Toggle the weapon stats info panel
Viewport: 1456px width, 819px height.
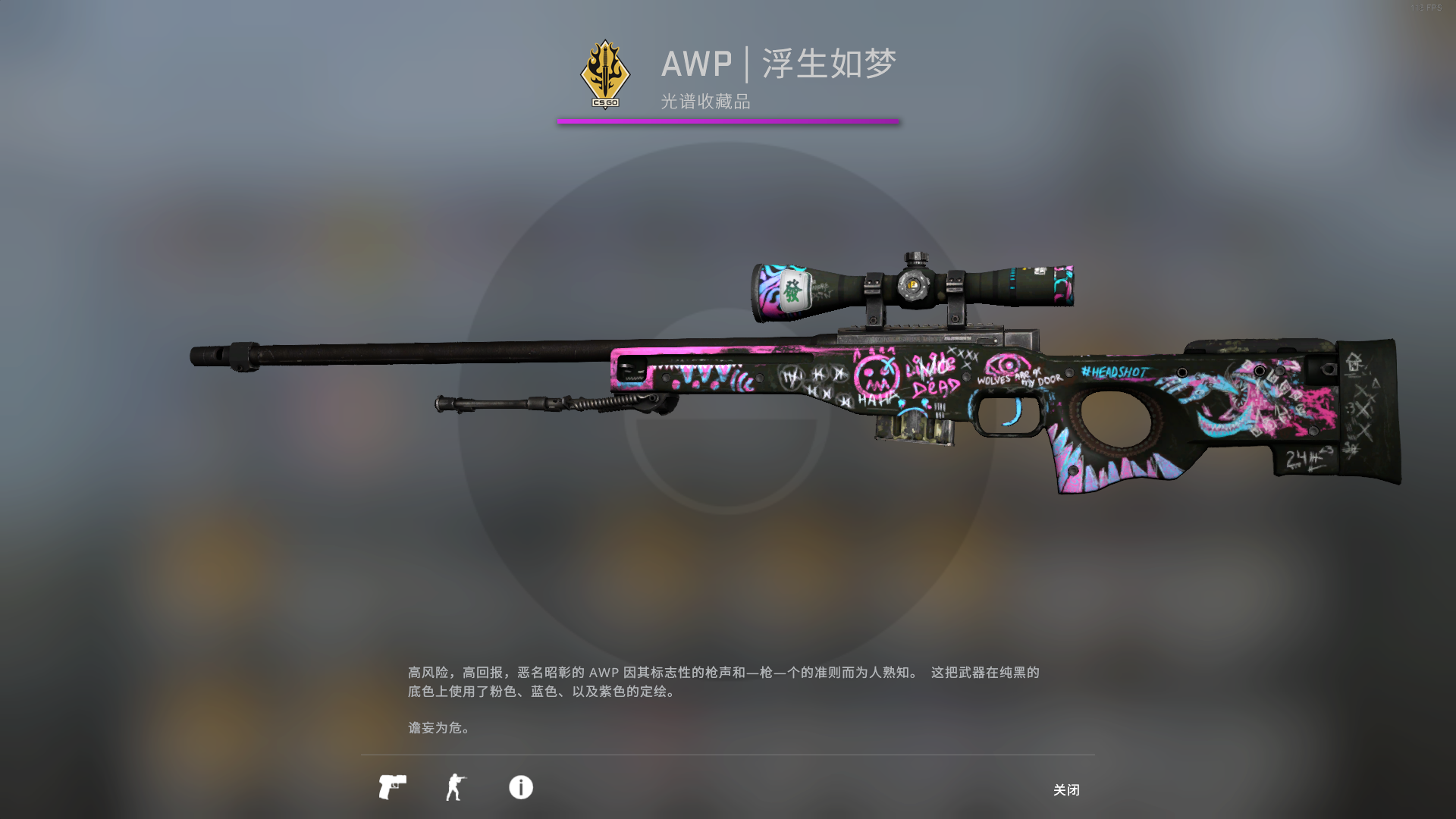(x=520, y=788)
